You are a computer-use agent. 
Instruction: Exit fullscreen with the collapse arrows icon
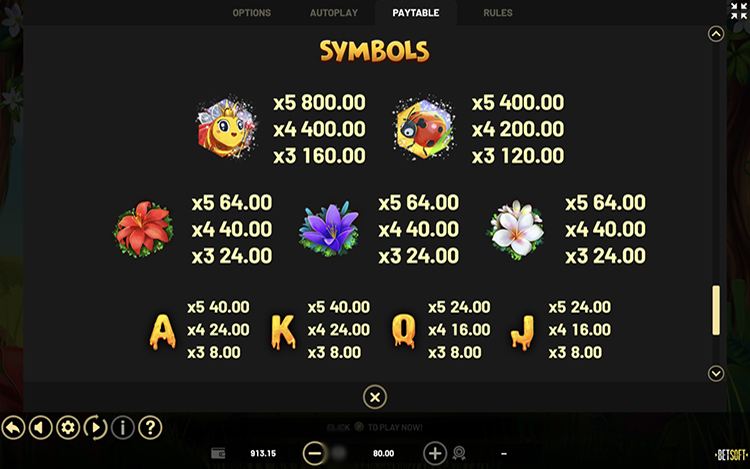pos(739,11)
